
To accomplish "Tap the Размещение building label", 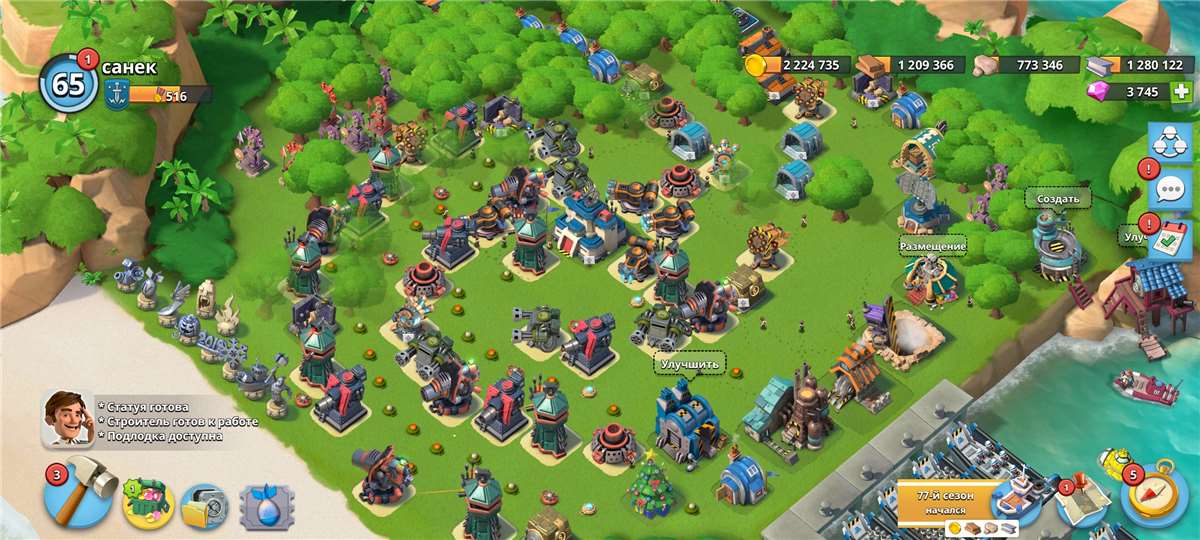I will 932,246.
